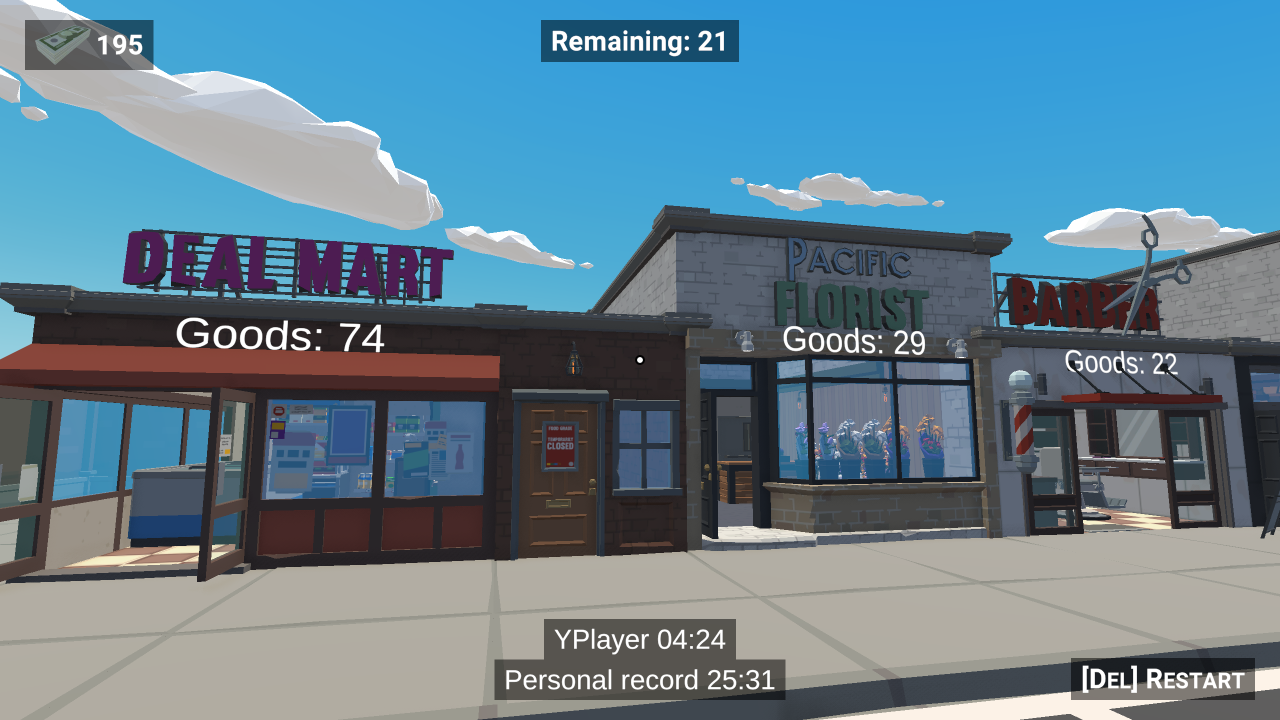
Task: Click the Personal record 25:31 label
Action: pyautogui.click(x=639, y=680)
